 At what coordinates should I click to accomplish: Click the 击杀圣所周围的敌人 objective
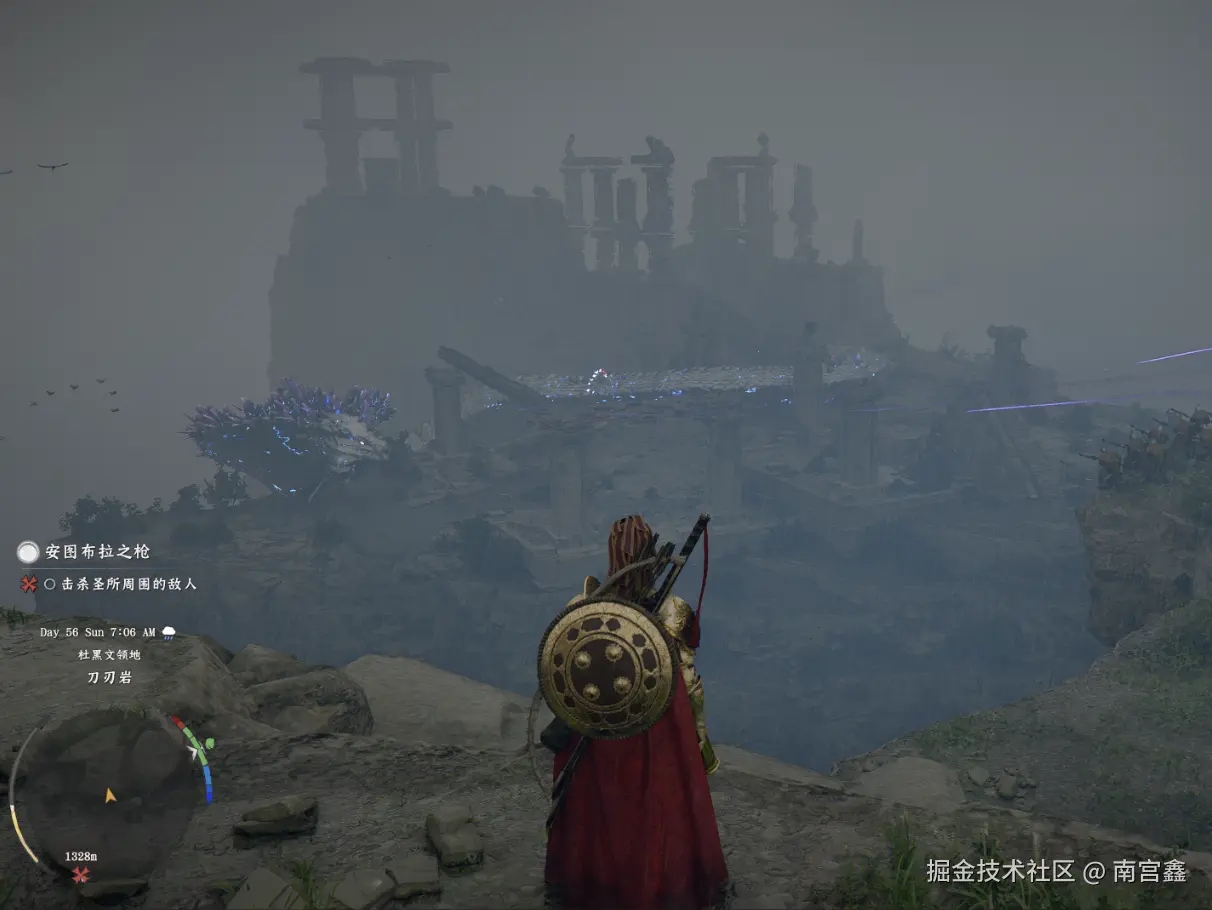pyautogui.click(x=128, y=584)
